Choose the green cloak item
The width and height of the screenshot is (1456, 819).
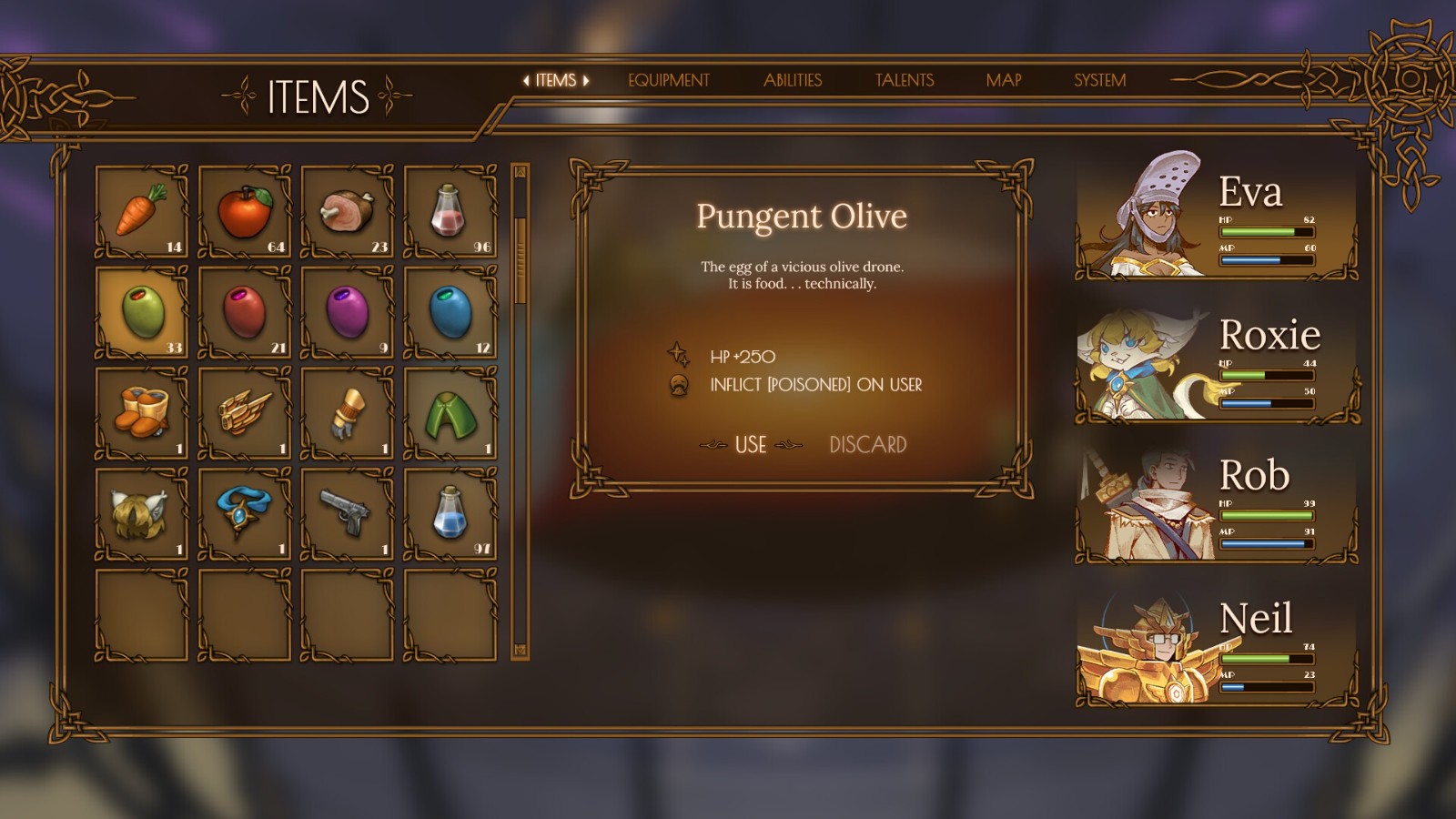[x=450, y=412]
